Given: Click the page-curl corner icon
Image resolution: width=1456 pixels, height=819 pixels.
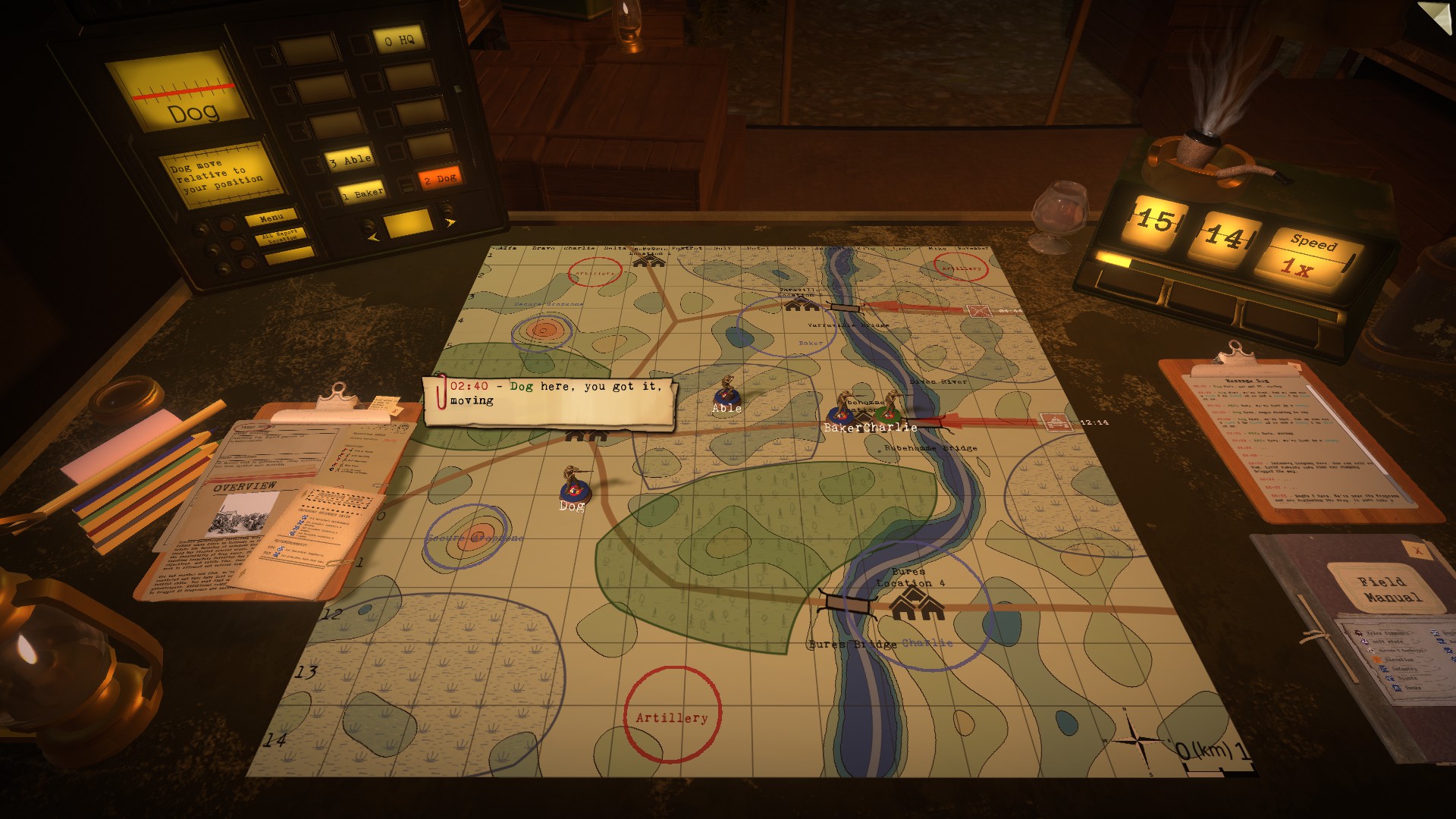Looking at the screenshot, I should [1436, 17].
